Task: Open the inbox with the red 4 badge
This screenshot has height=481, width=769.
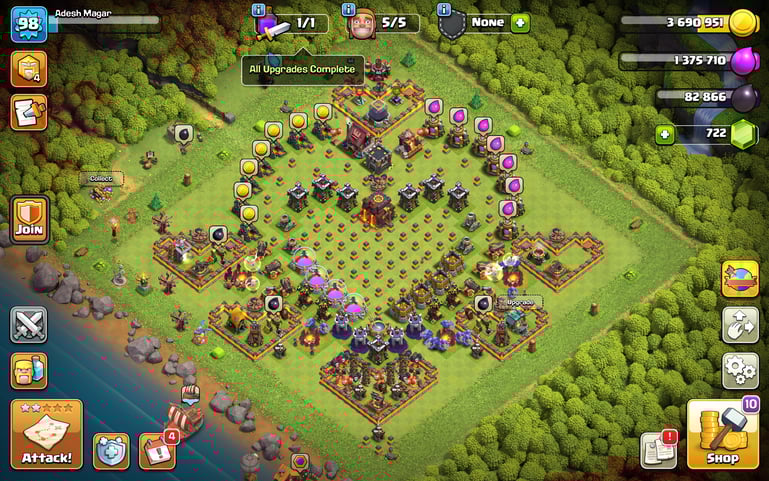Action: pos(156,451)
